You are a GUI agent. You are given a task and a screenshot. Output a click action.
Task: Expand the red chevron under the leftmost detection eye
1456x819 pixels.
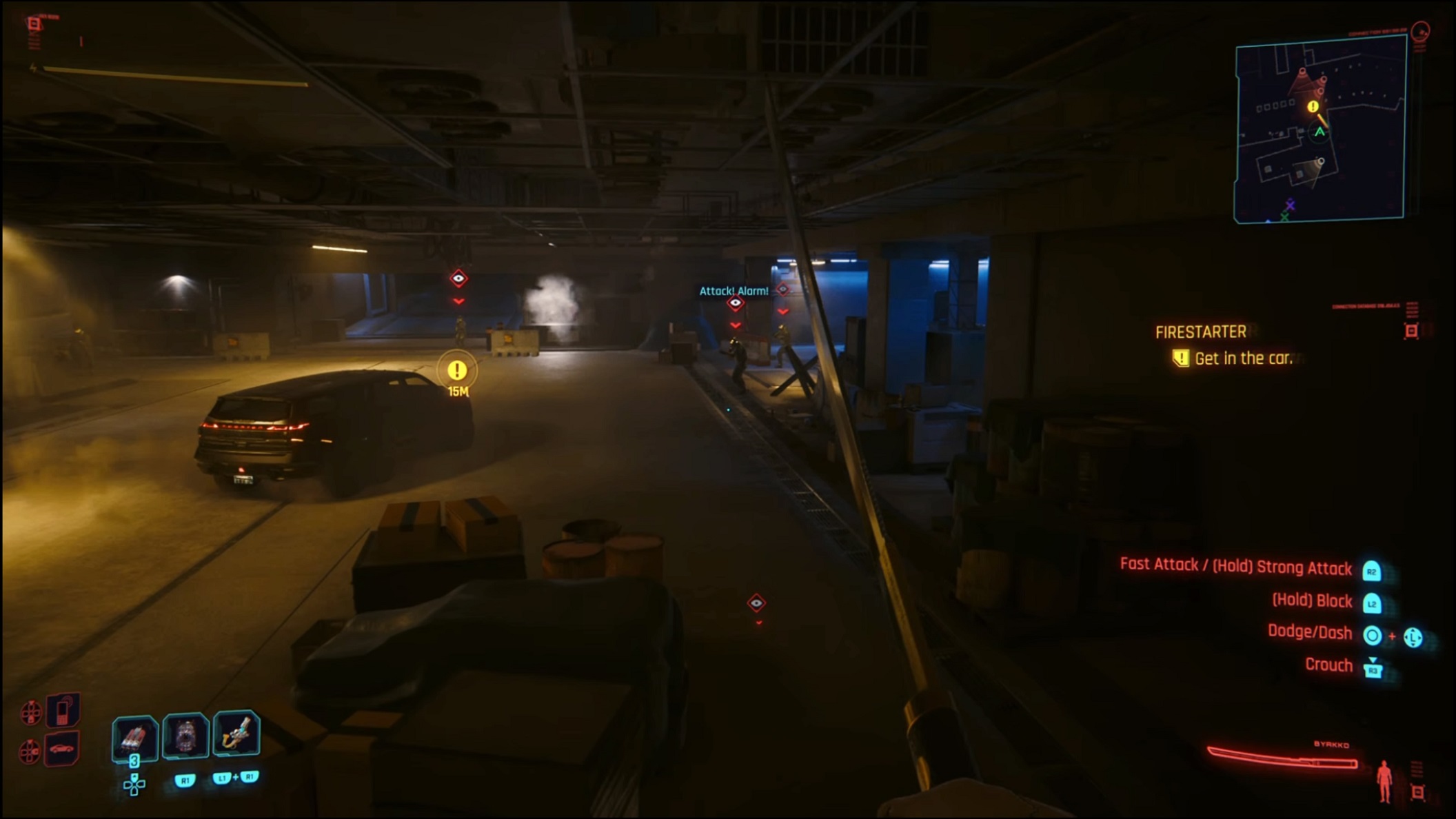tap(458, 303)
